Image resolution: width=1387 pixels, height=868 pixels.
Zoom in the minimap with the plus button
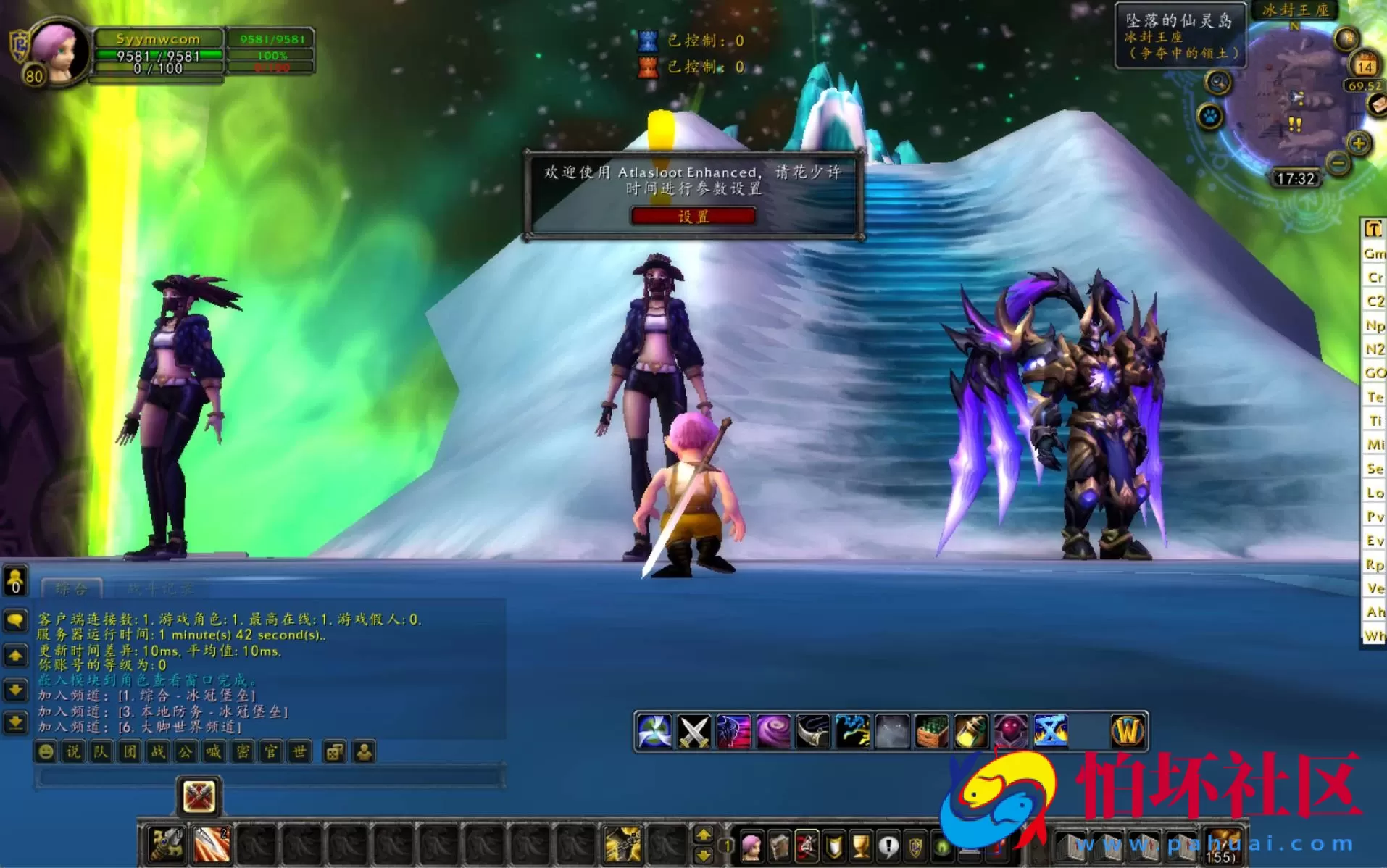(x=1358, y=143)
